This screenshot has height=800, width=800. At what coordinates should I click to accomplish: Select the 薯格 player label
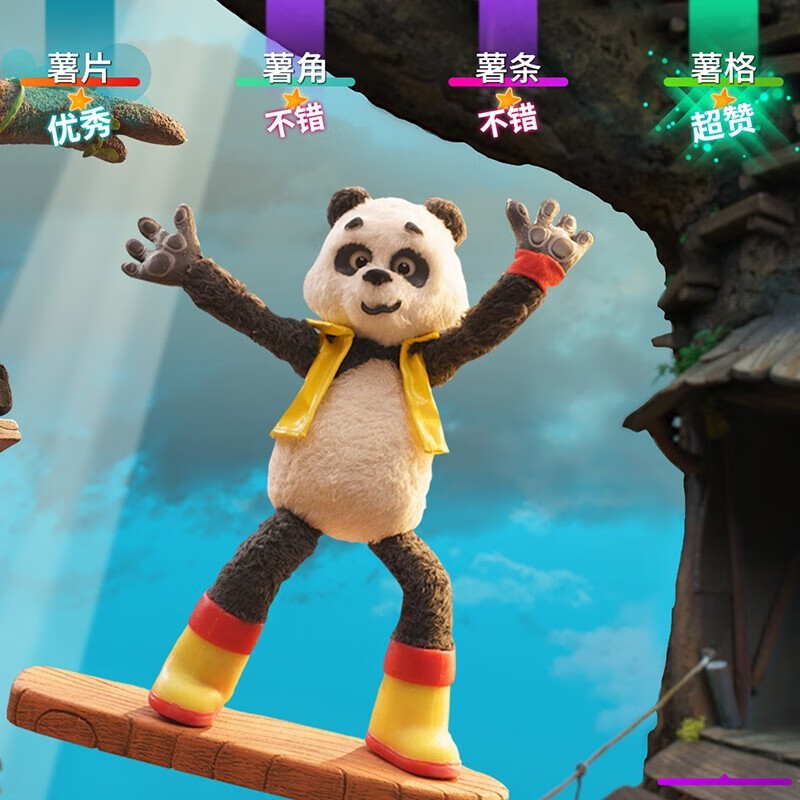723,67
